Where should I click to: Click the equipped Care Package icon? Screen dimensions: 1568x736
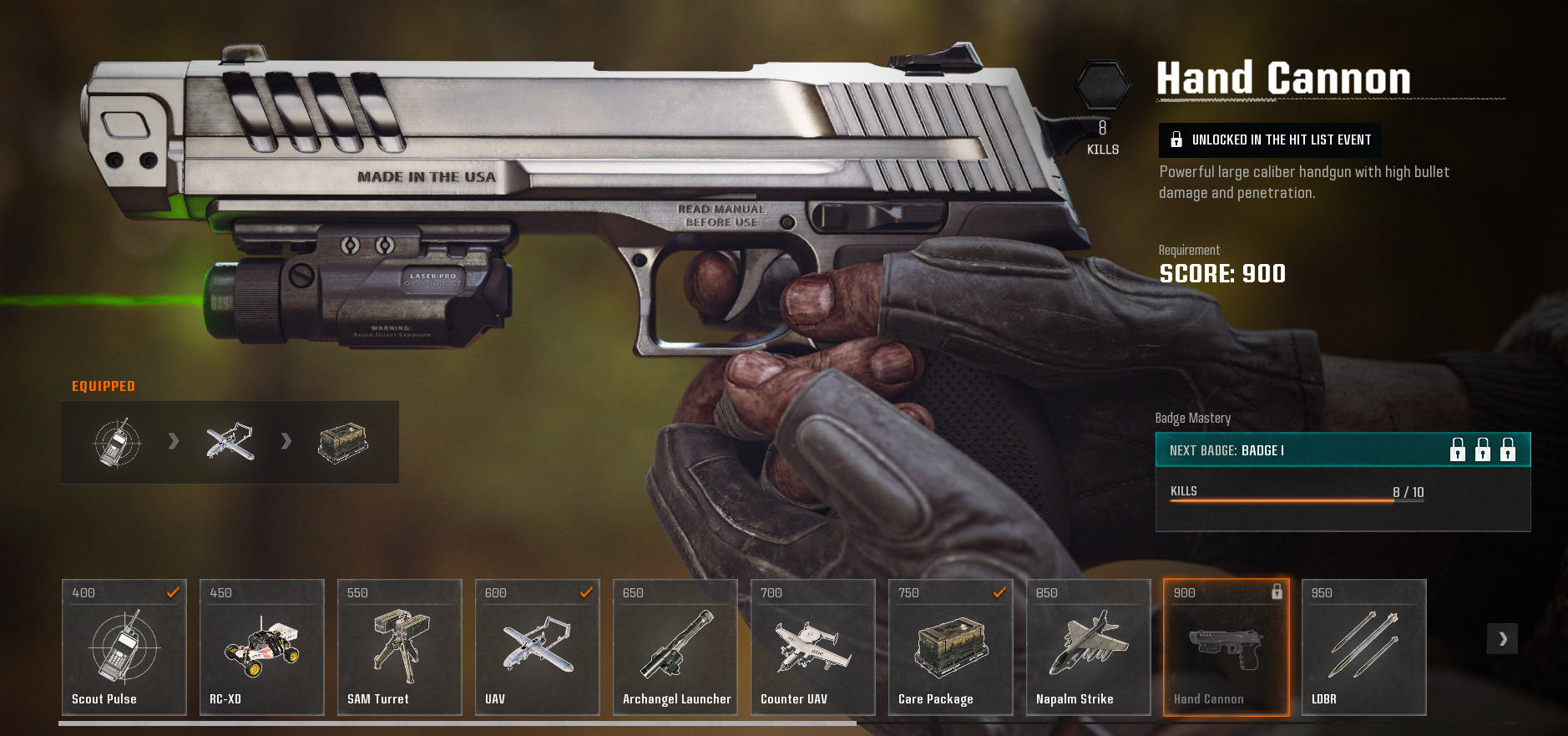(343, 442)
